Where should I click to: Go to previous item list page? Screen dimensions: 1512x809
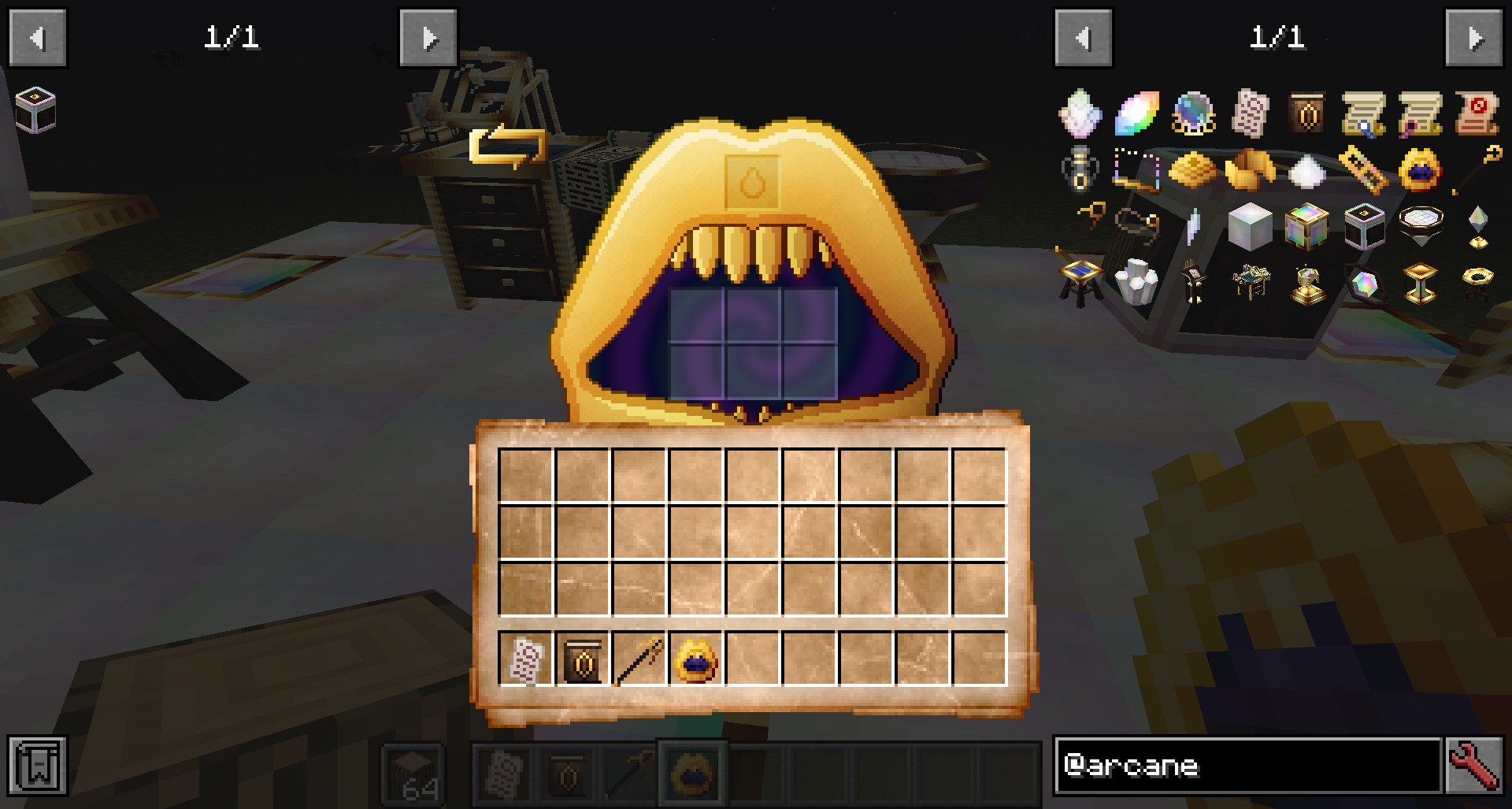[1083, 38]
